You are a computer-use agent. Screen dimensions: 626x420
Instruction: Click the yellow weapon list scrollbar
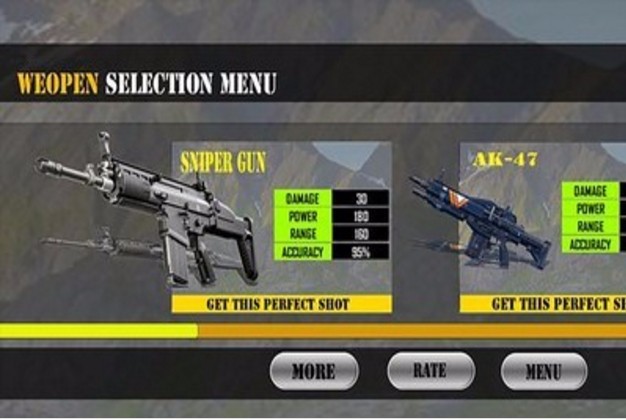pos(99,330)
